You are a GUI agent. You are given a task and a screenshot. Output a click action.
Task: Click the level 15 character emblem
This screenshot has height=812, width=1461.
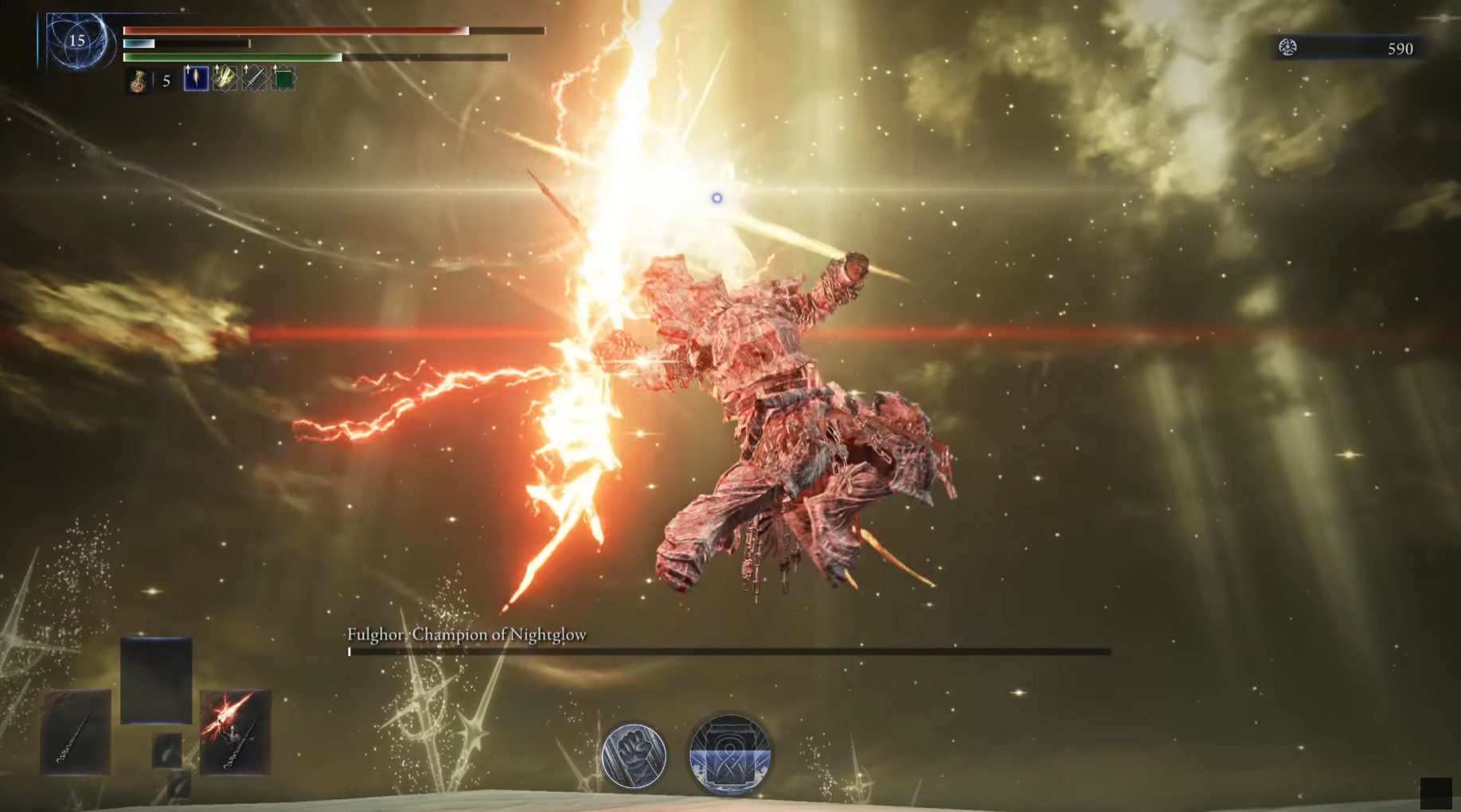77,41
